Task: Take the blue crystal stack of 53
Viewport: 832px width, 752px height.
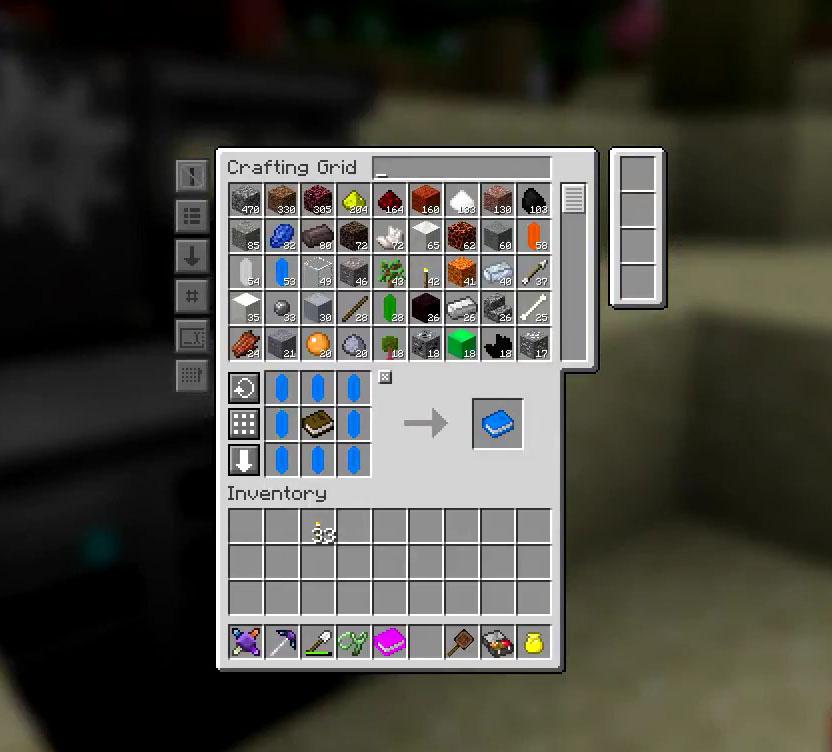Action: tap(282, 273)
